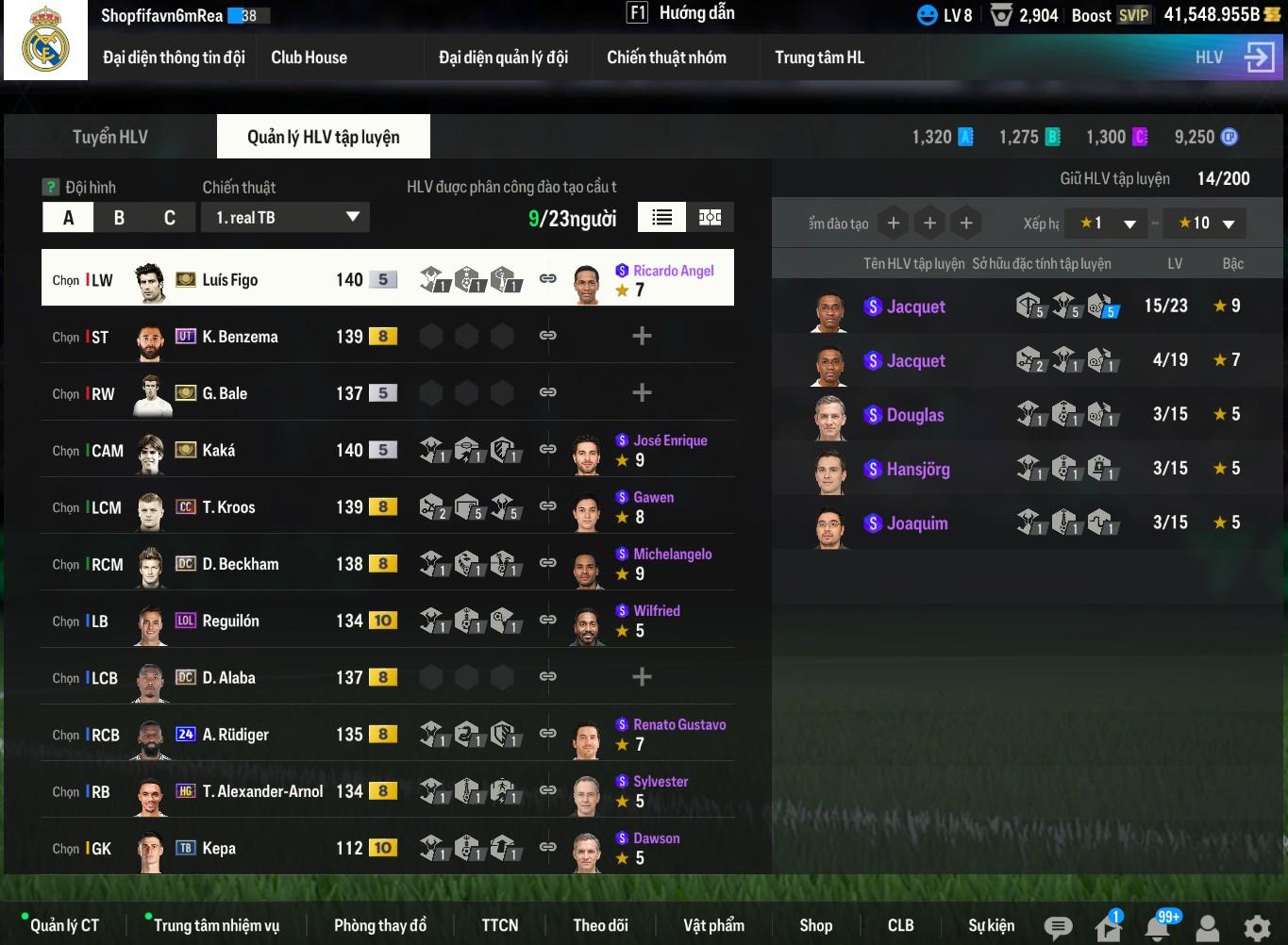Select squad B tab
Viewport: 1288px width, 945px height.
click(x=119, y=218)
